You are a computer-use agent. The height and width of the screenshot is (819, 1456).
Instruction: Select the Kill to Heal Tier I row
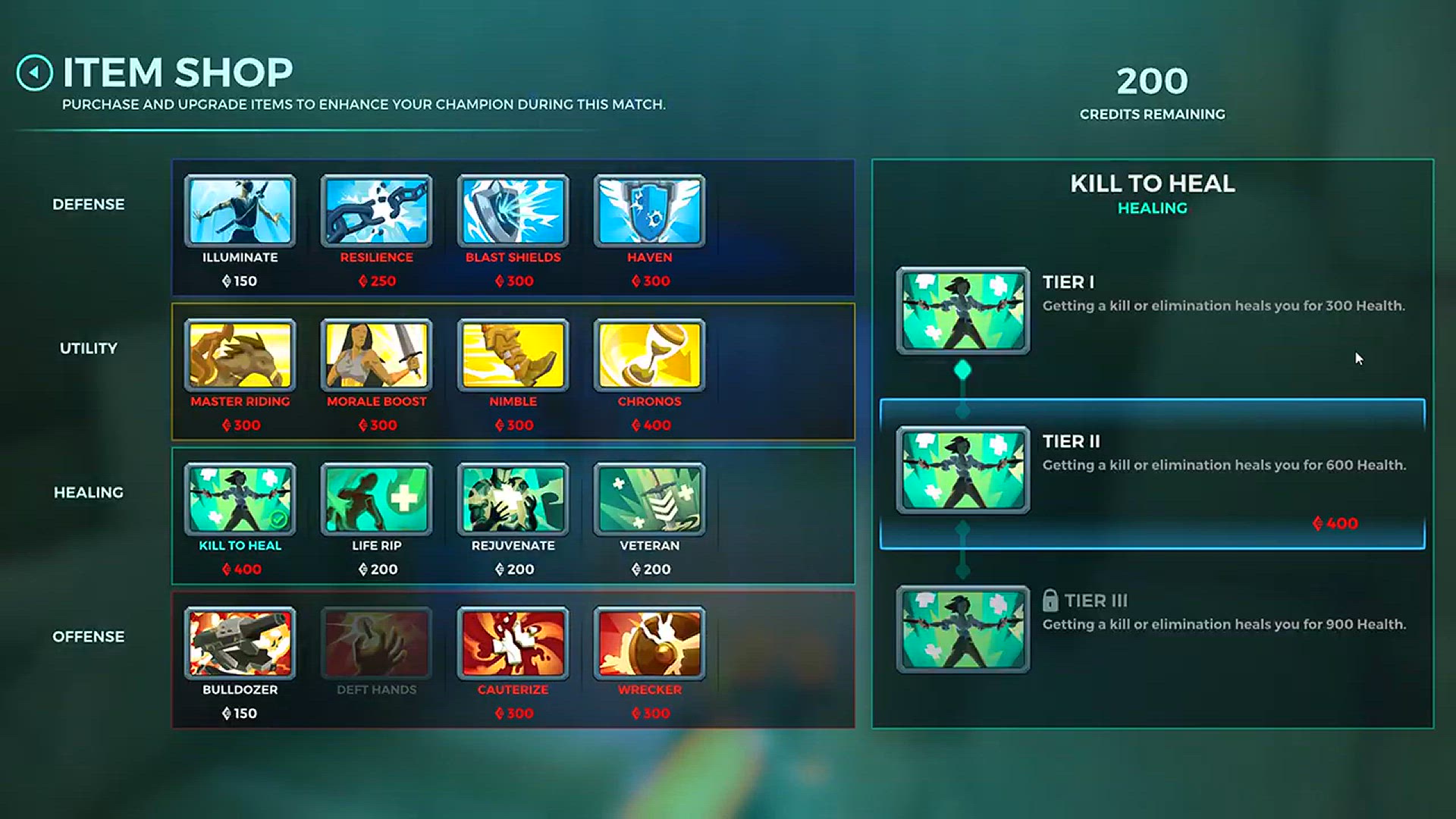click(x=1152, y=311)
